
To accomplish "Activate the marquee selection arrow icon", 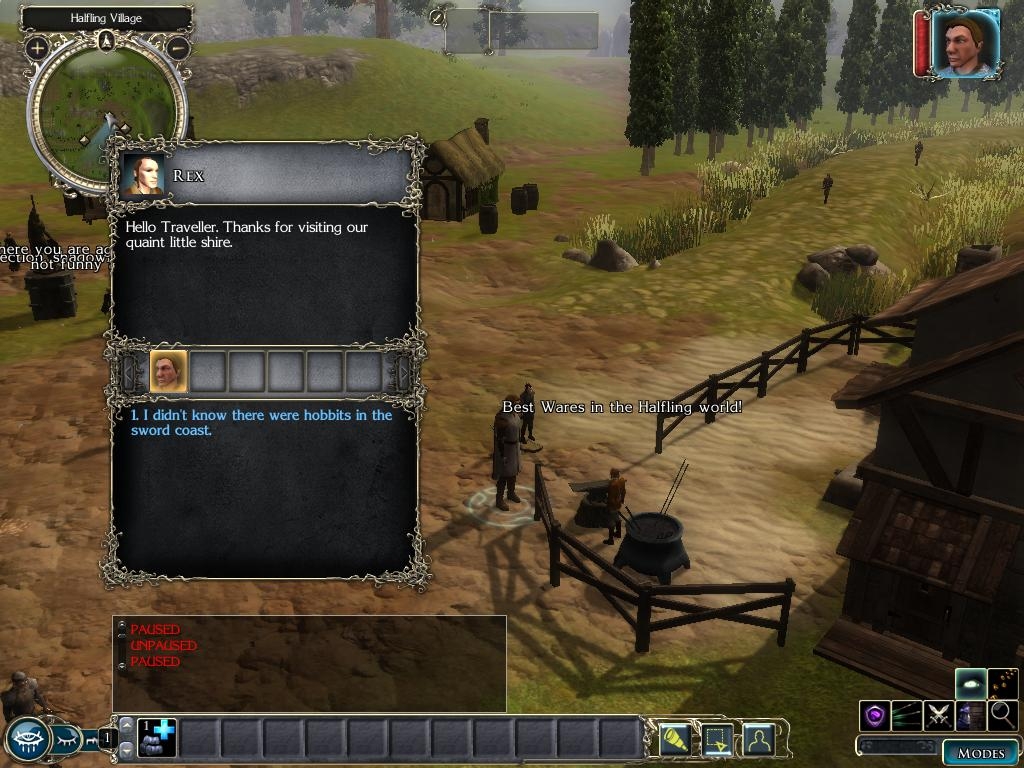I will [x=717, y=740].
